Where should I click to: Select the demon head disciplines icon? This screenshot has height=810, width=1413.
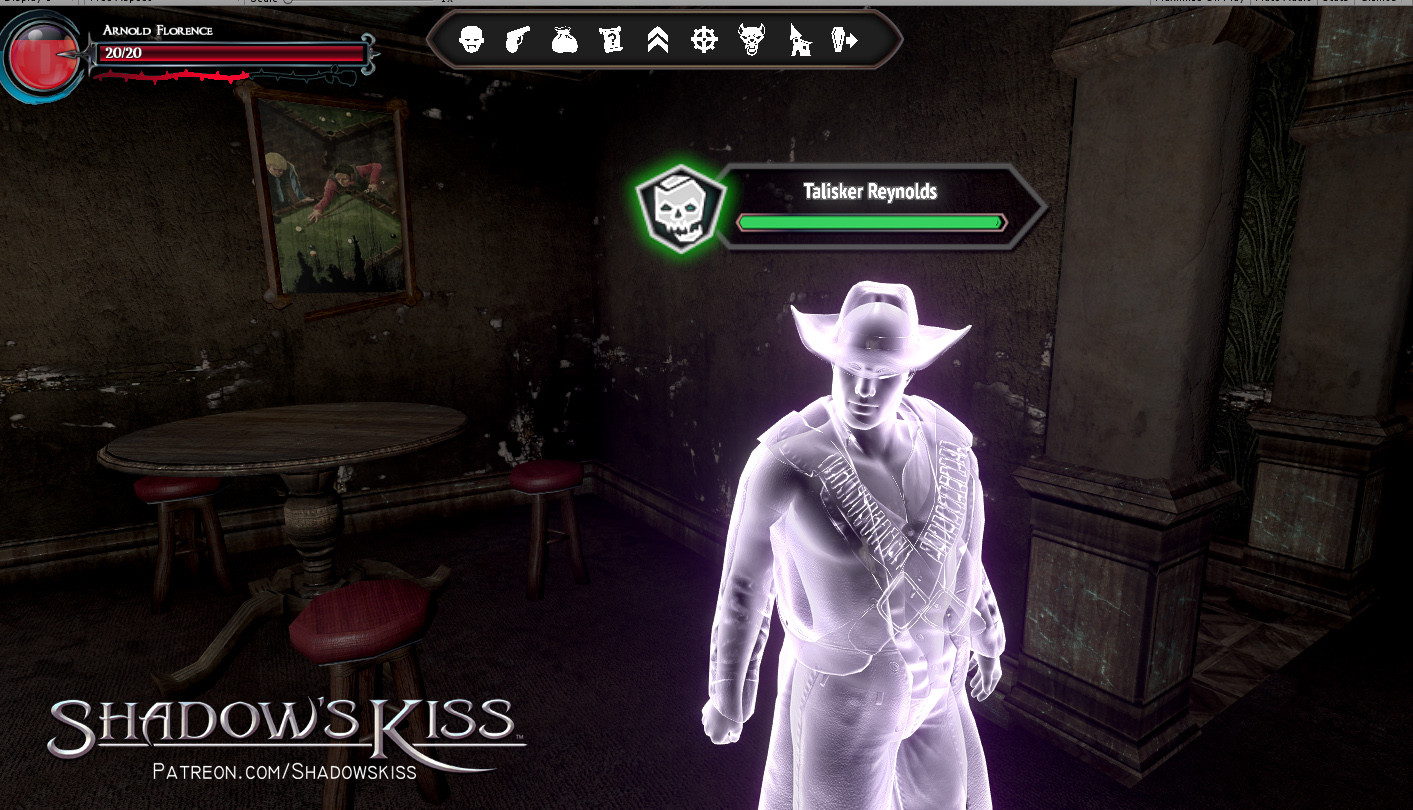(750, 39)
